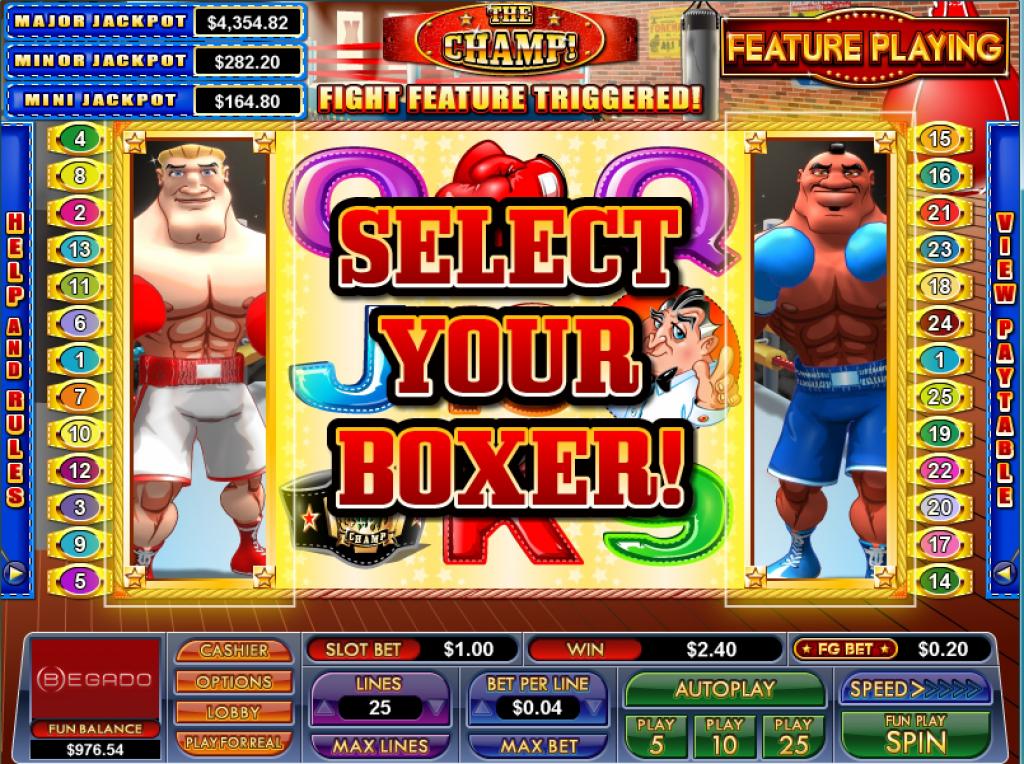Click the Play For Real button
This screenshot has height=764, width=1024.
click(234, 742)
